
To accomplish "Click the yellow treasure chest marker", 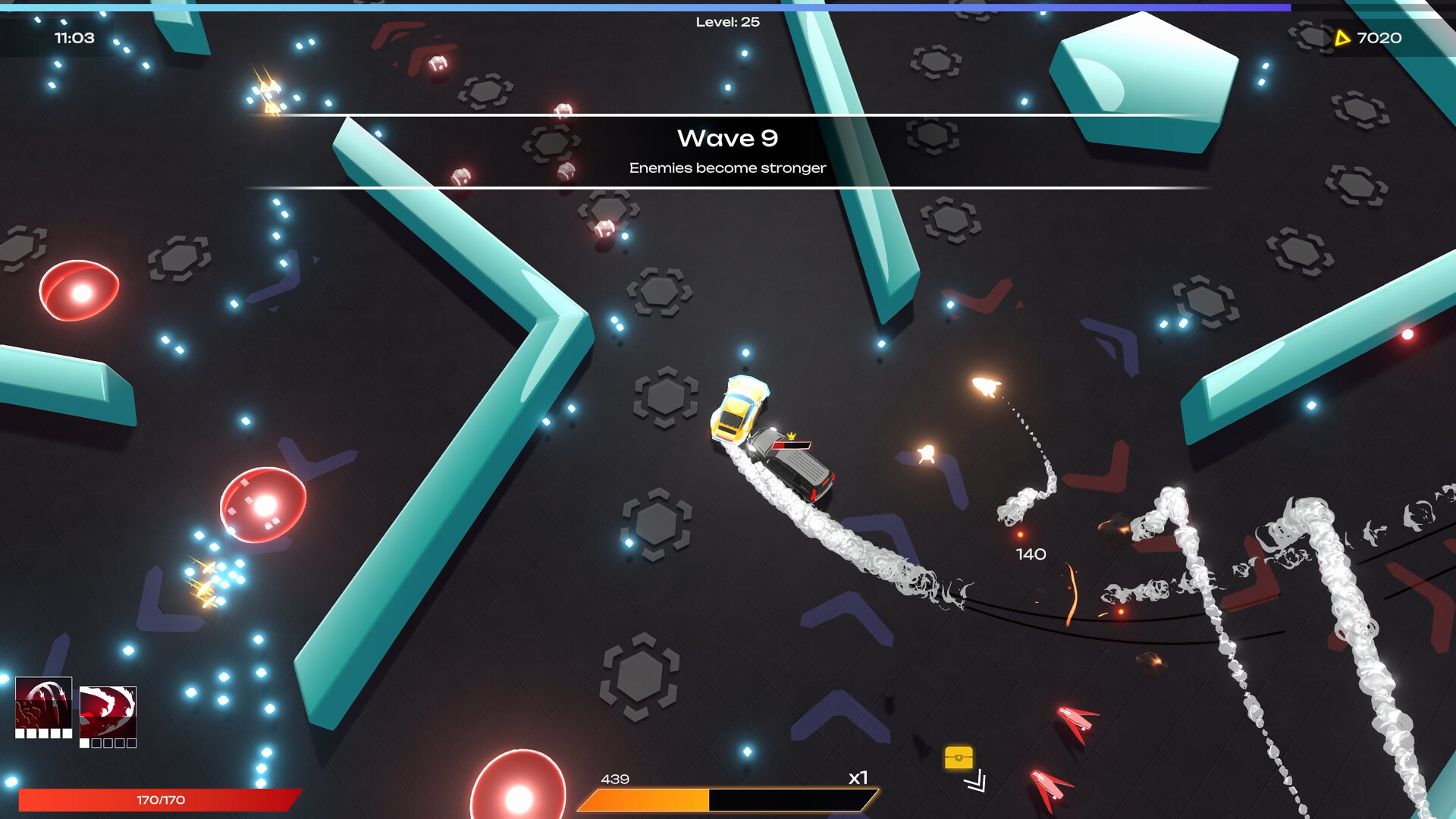I will tap(959, 758).
